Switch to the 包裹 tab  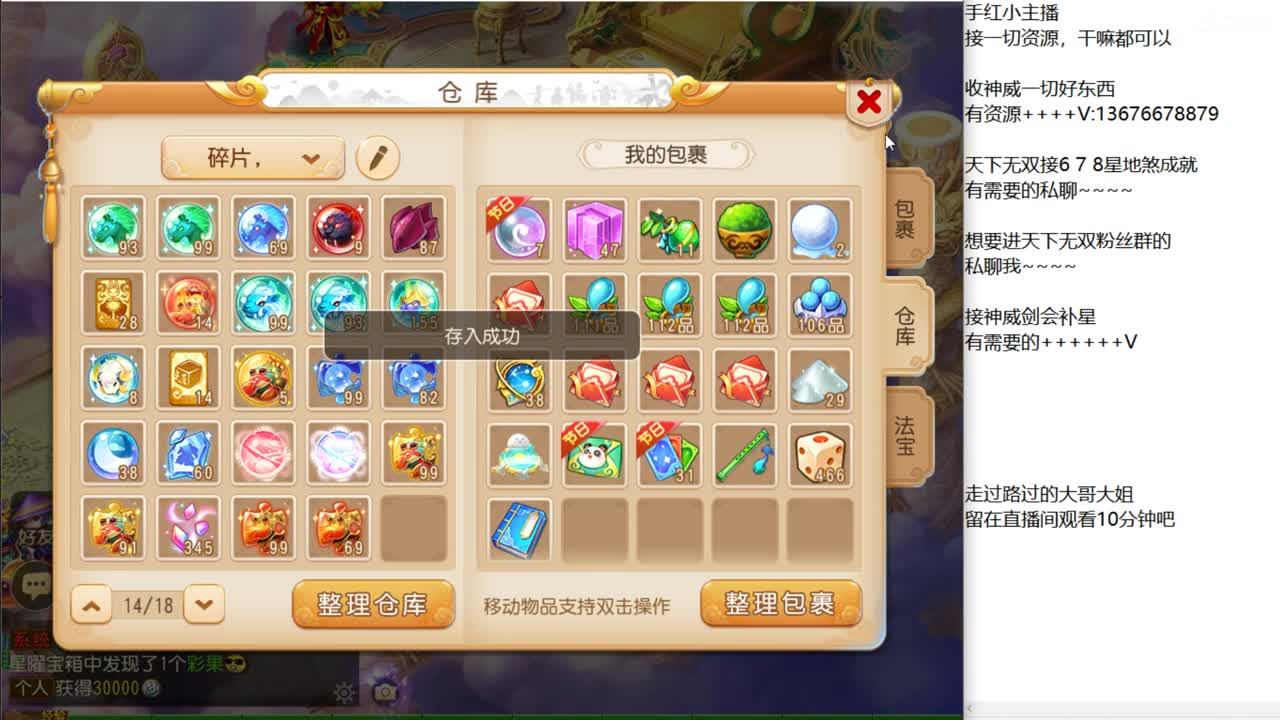(x=903, y=218)
